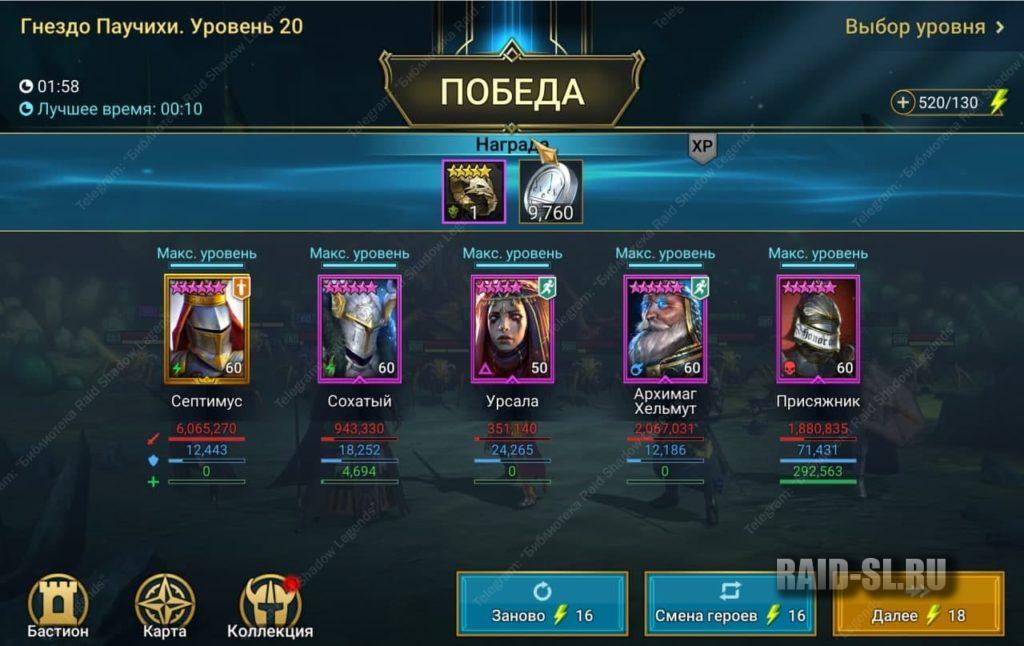The width and height of the screenshot is (1024, 646).
Task: Inspect the helmet artifact reward
Action: click(474, 191)
